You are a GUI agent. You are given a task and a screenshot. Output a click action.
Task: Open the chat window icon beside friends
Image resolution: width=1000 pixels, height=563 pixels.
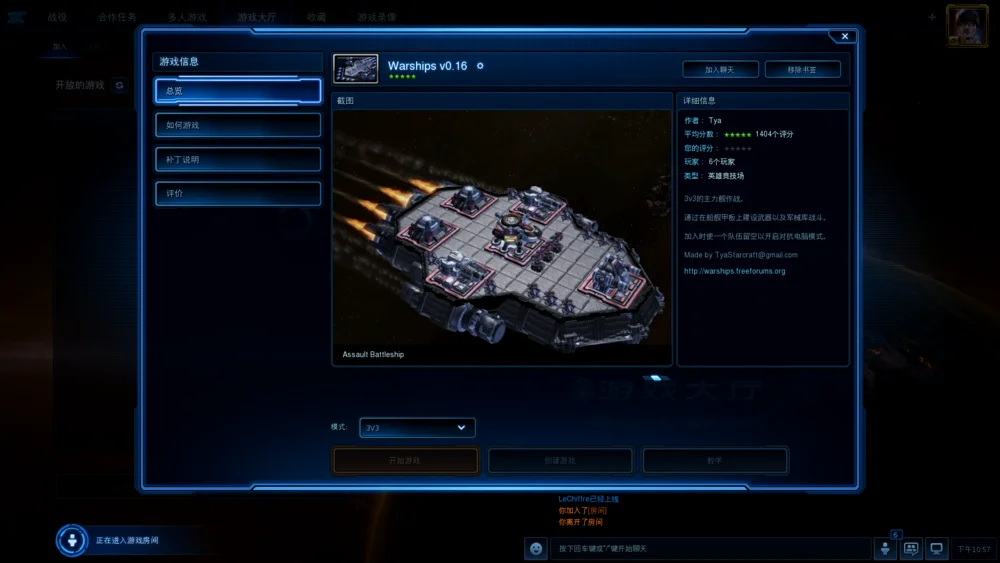(x=911, y=549)
